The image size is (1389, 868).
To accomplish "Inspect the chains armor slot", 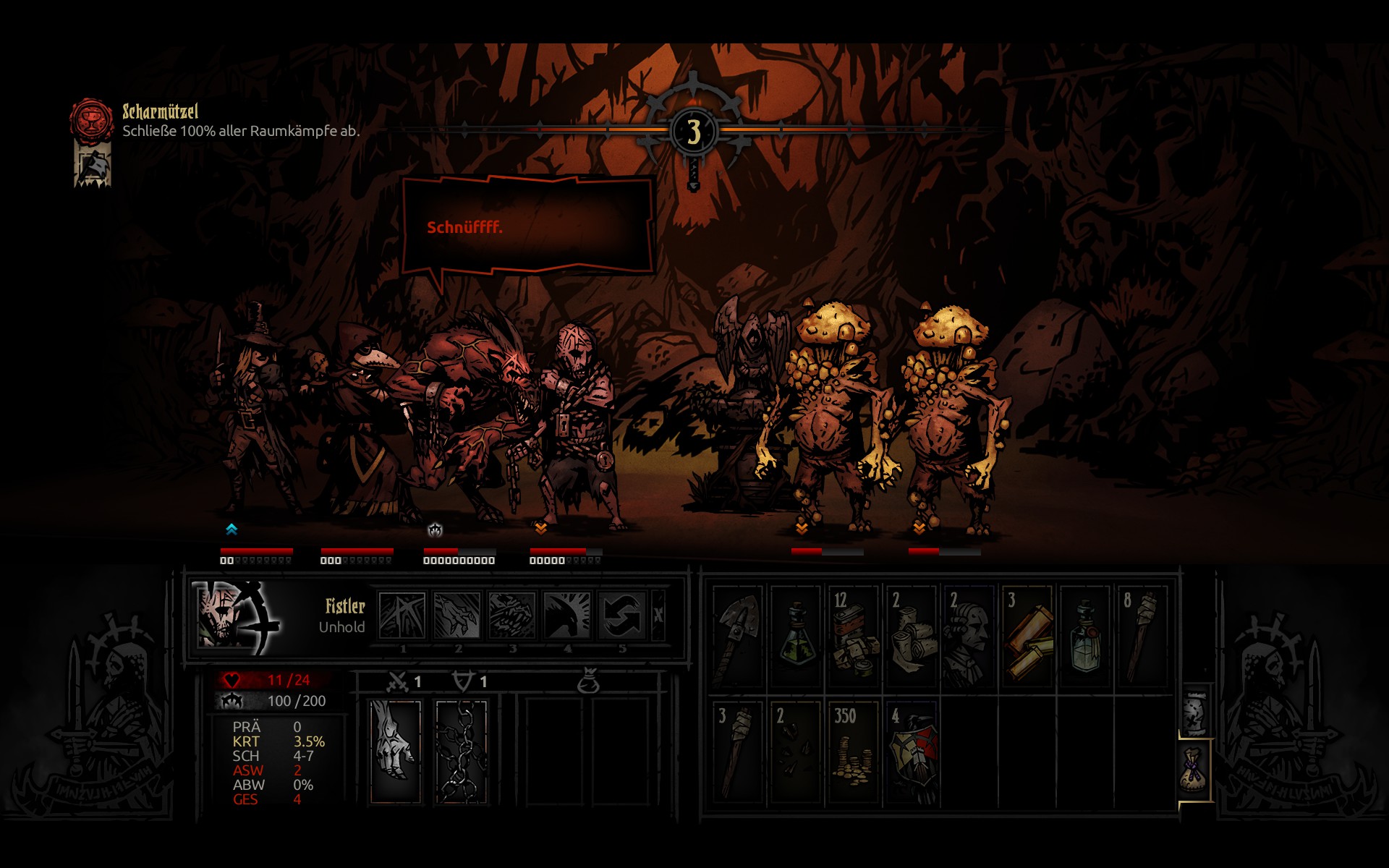I will (462, 751).
